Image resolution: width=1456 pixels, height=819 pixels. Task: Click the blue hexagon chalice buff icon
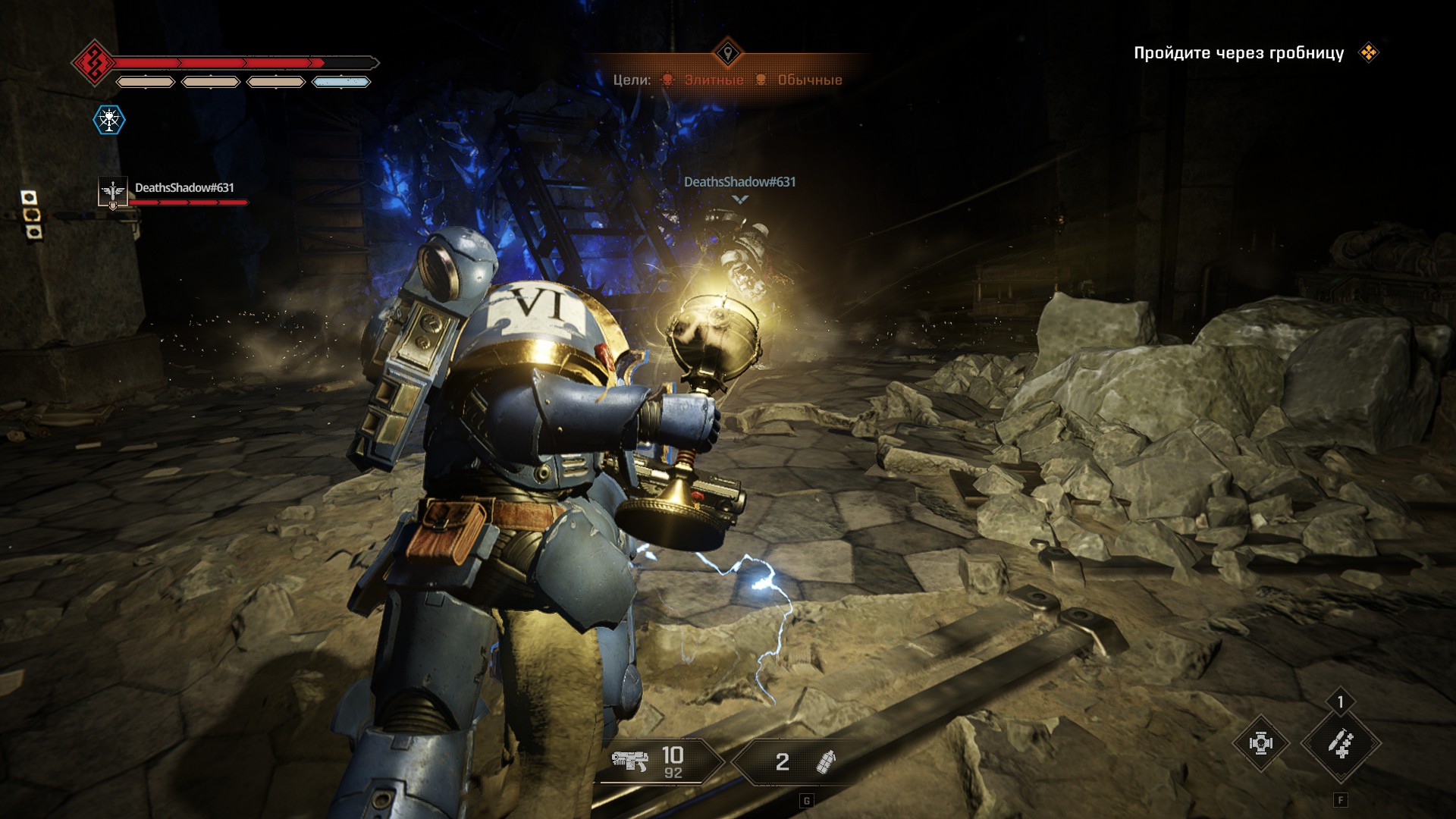109,120
